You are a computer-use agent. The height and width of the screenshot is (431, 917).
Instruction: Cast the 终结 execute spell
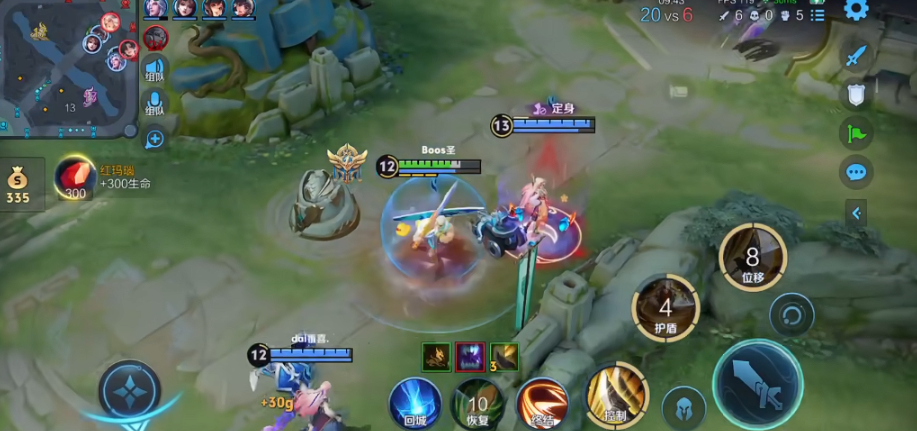coord(543,403)
